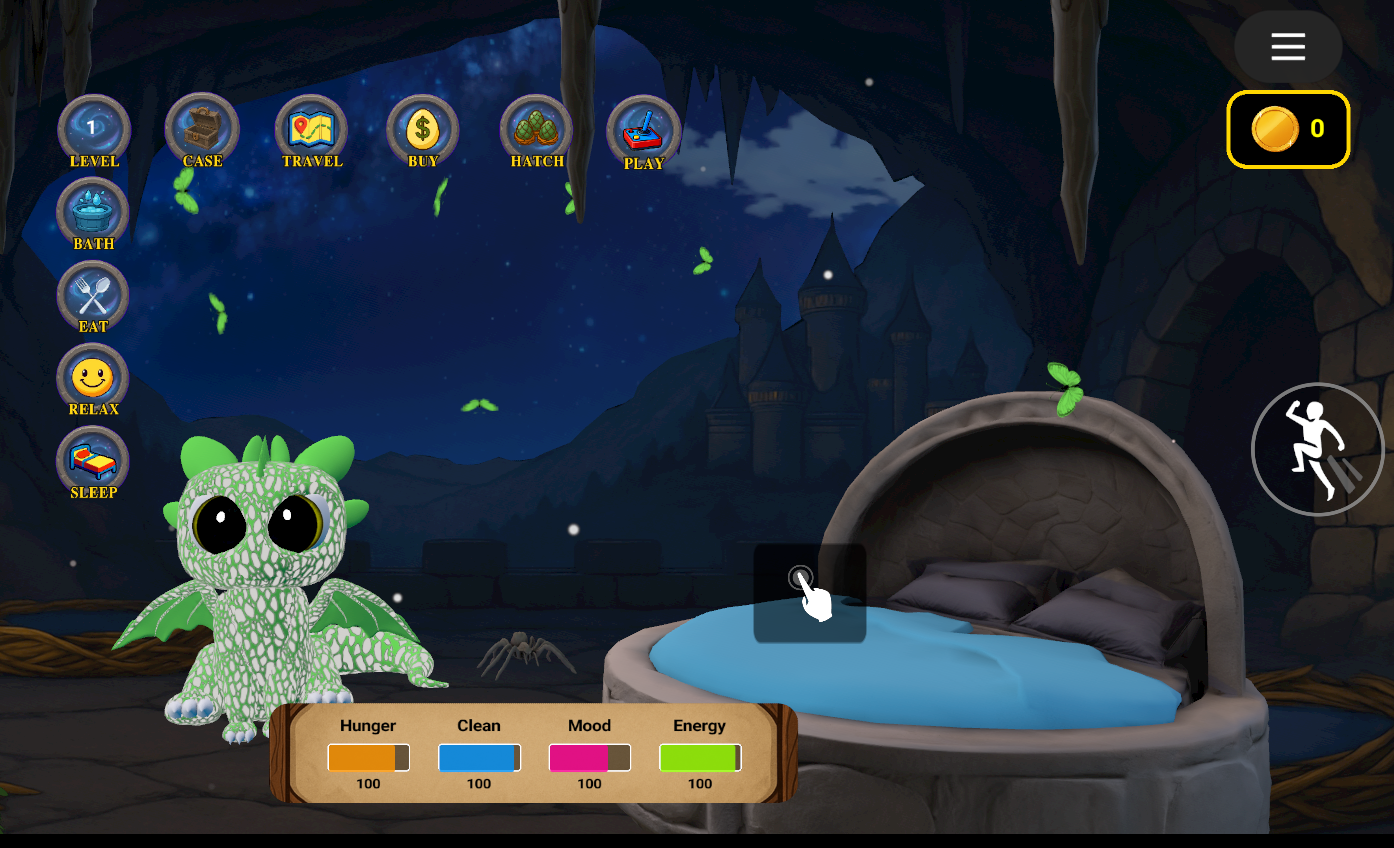
Task: Open the LEVEL icon
Action: (94, 129)
